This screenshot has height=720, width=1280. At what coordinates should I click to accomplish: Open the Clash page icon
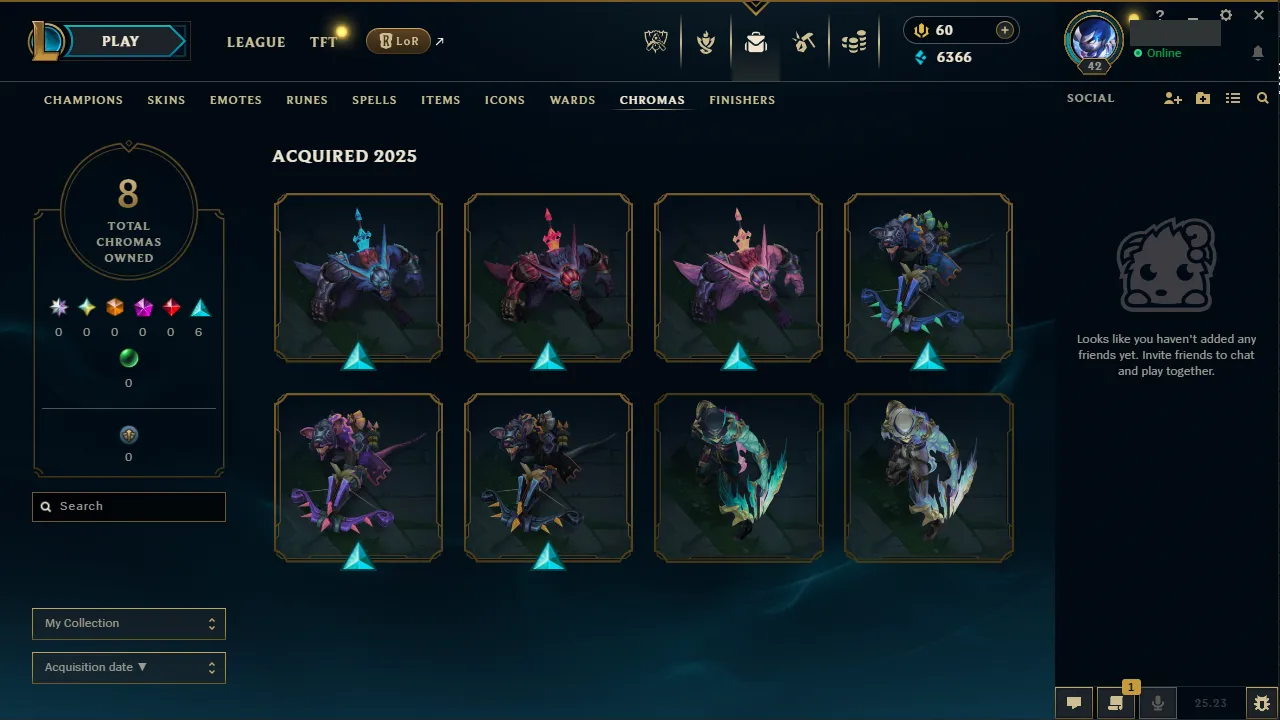[x=705, y=42]
